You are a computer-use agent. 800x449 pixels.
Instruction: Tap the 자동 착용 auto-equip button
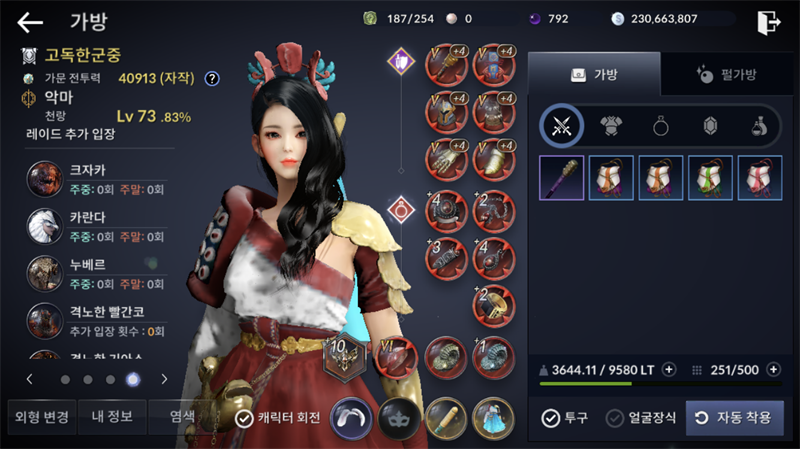coord(734,417)
